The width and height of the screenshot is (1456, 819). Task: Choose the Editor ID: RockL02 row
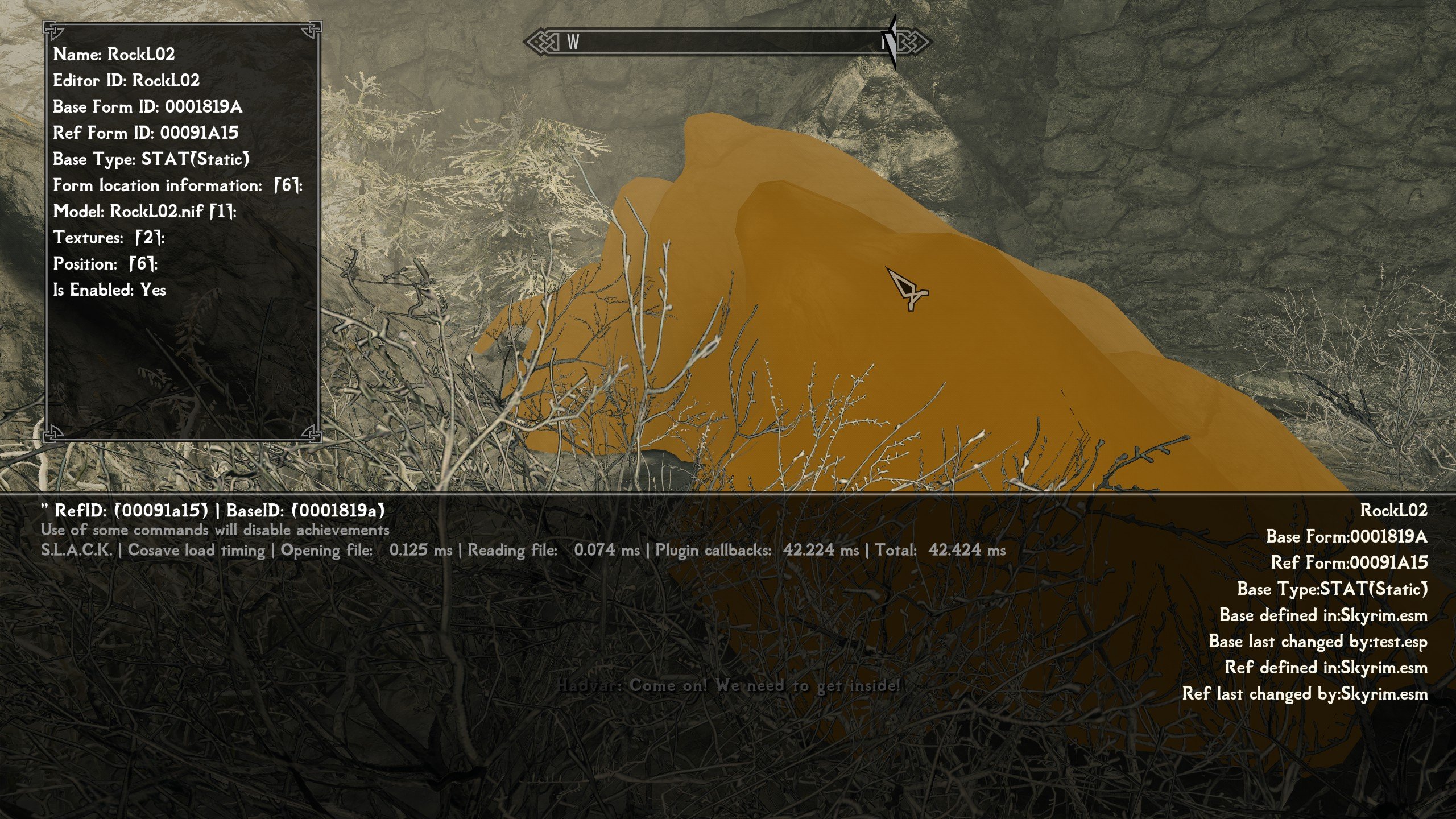tap(126, 81)
